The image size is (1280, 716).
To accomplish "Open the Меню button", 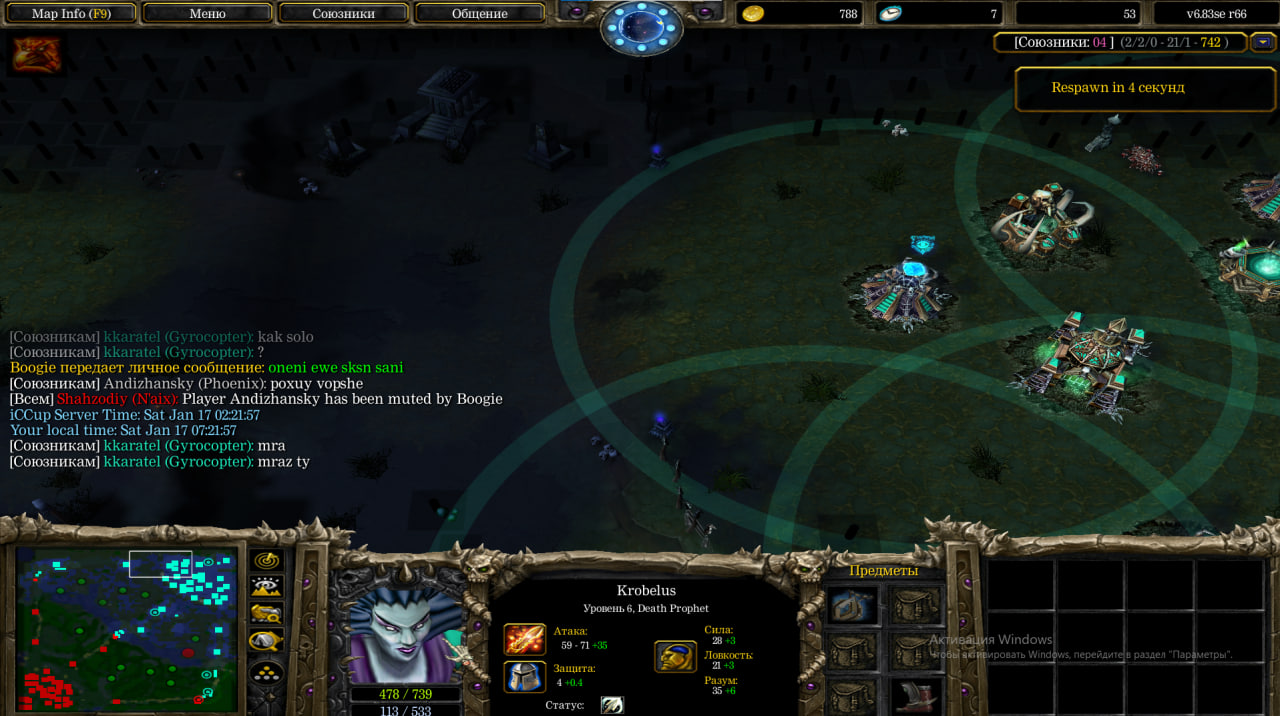I will (207, 13).
